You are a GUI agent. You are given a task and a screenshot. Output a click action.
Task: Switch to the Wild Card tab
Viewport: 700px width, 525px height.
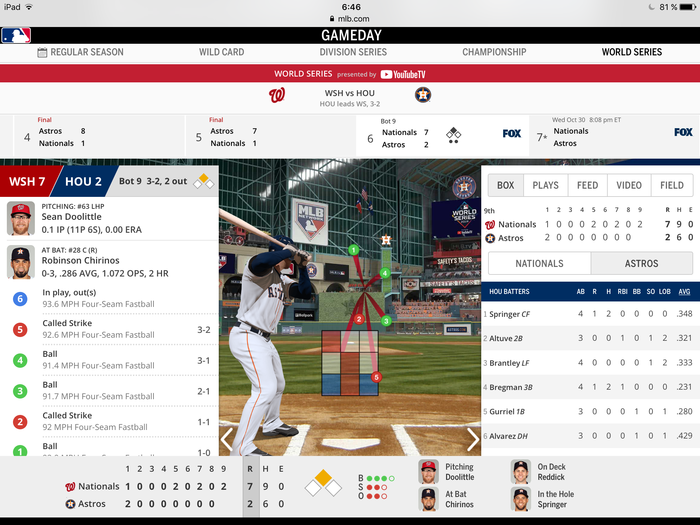[x=222, y=52]
